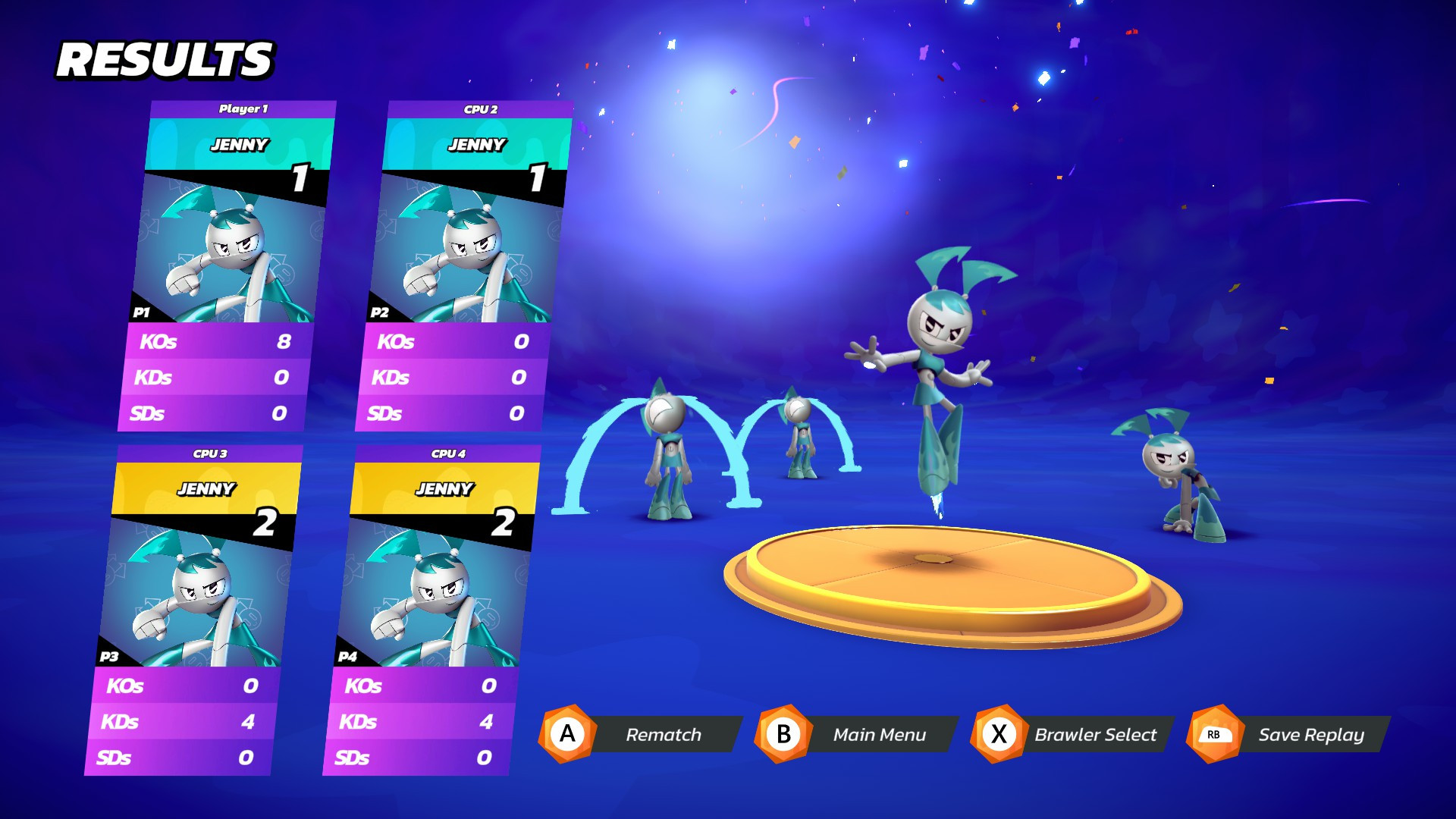This screenshot has height=819, width=1456.
Task: Open the Main Menu option
Action: [880, 734]
